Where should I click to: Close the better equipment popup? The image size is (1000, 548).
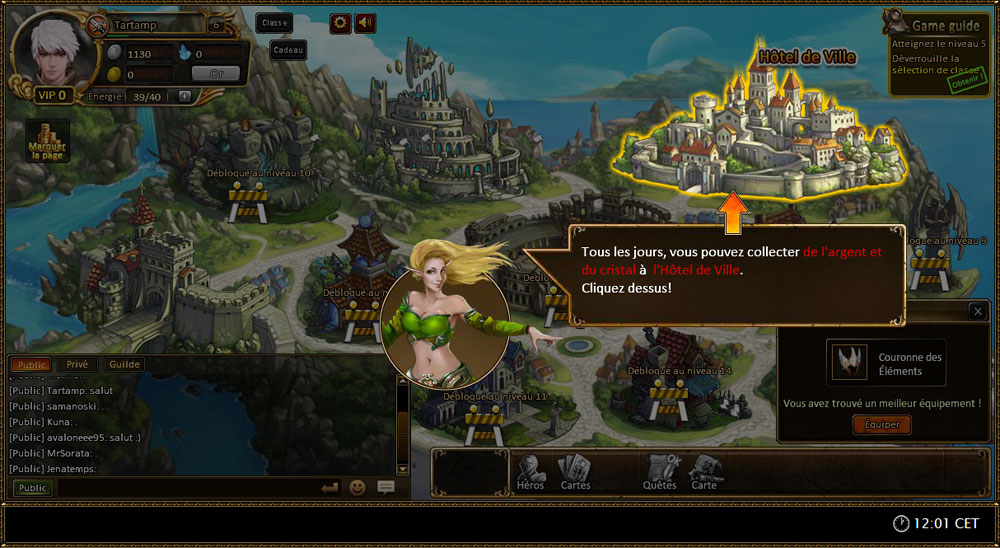coord(977,311)
